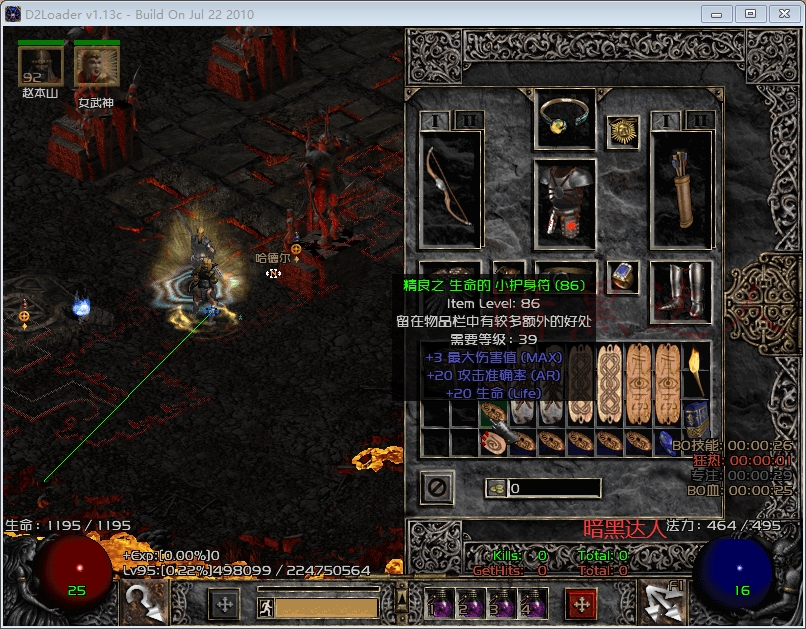Click the equipped body armor slot
The height and width of the screenshot is (629, 806).
click(x=565, y=204)
